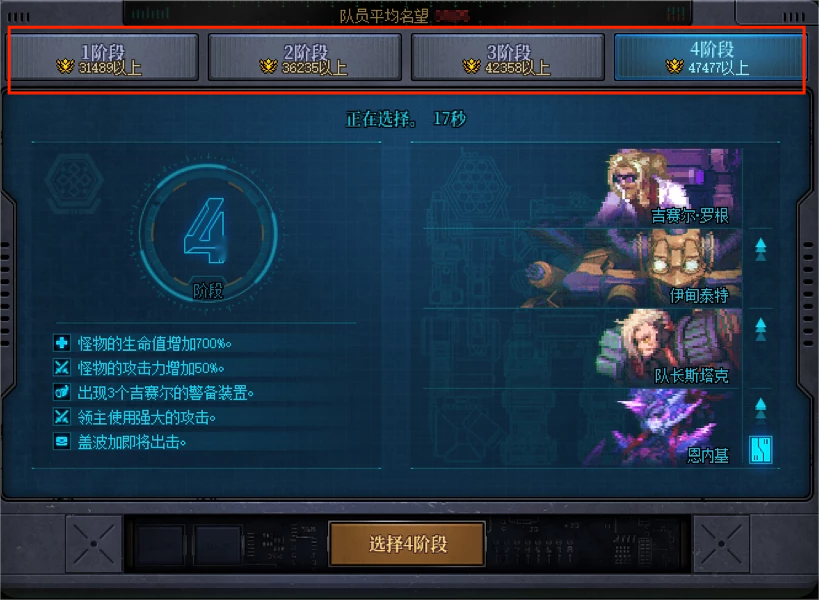Select the 2阶段 difficulty tab
Viewport: 819px width, 600px height.
tap(305, 58)
